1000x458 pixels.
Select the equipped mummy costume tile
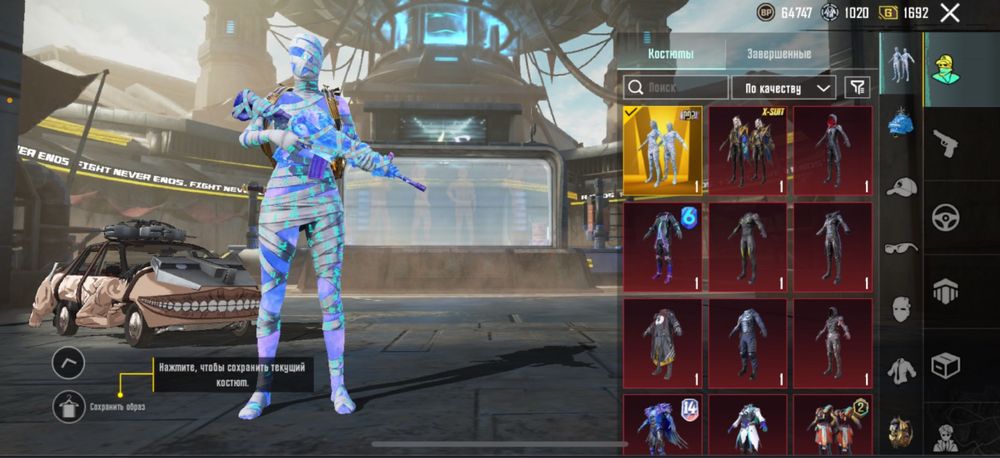pos(662,150)
